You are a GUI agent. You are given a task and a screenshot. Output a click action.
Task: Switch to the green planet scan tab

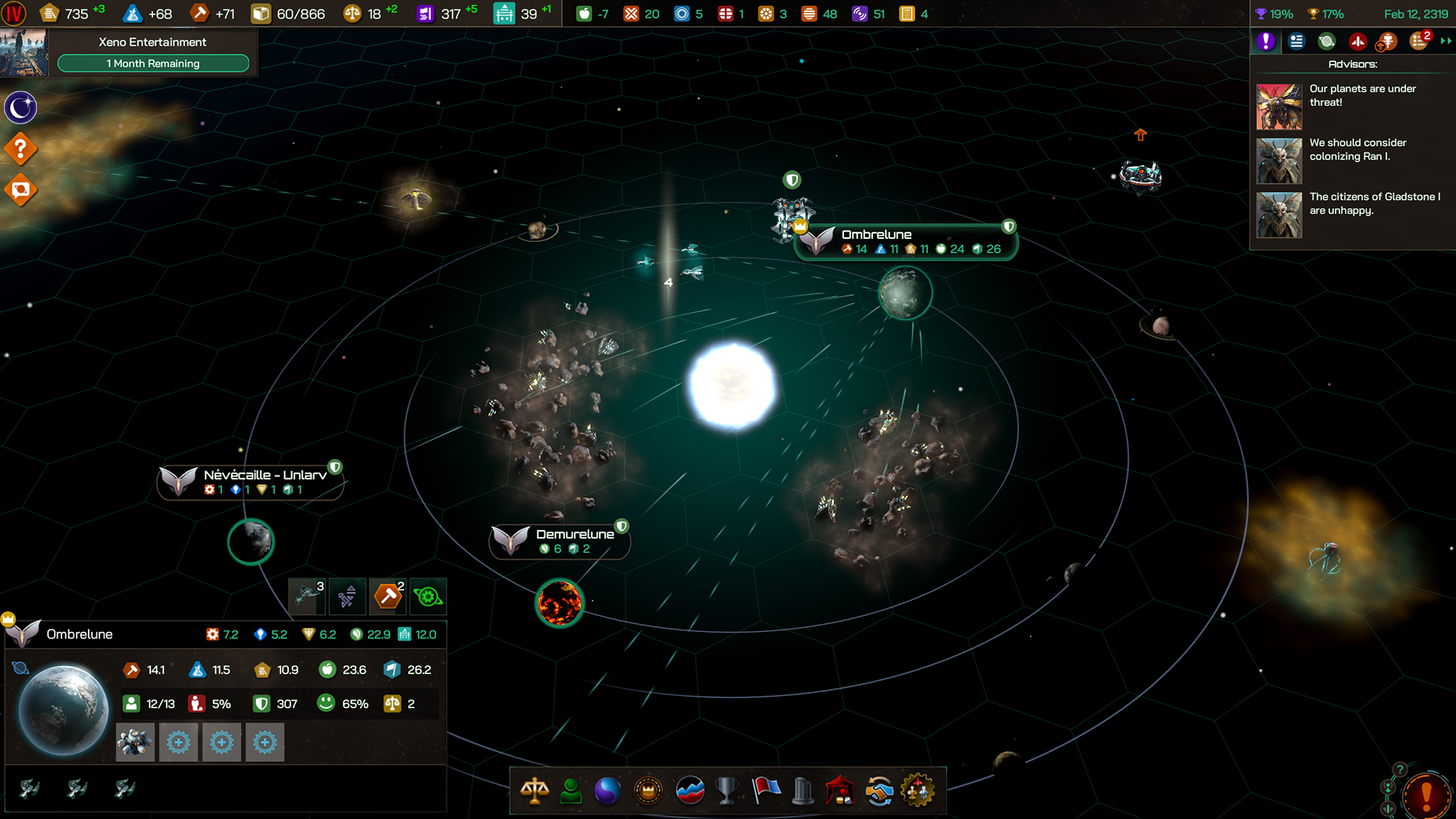1326,42
